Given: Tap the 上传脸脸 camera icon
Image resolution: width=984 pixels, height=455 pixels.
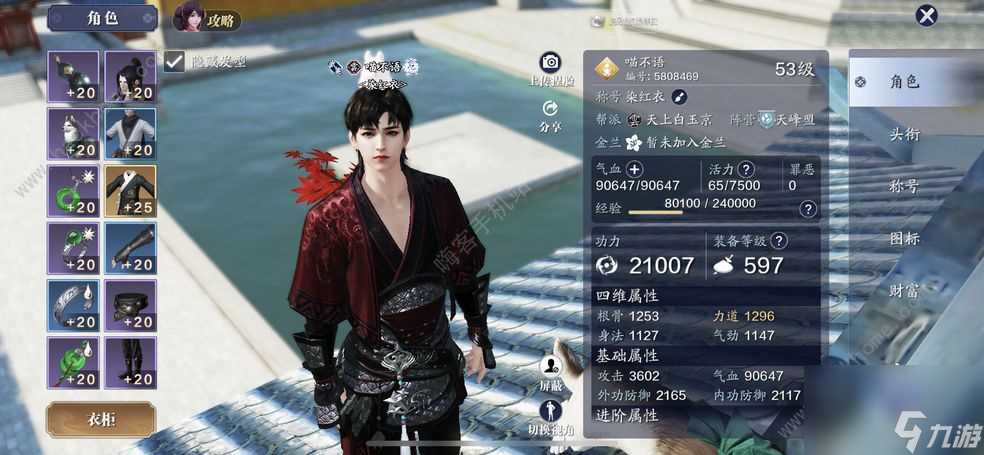Looking at the screenshot, I should (x=550, y=62).
